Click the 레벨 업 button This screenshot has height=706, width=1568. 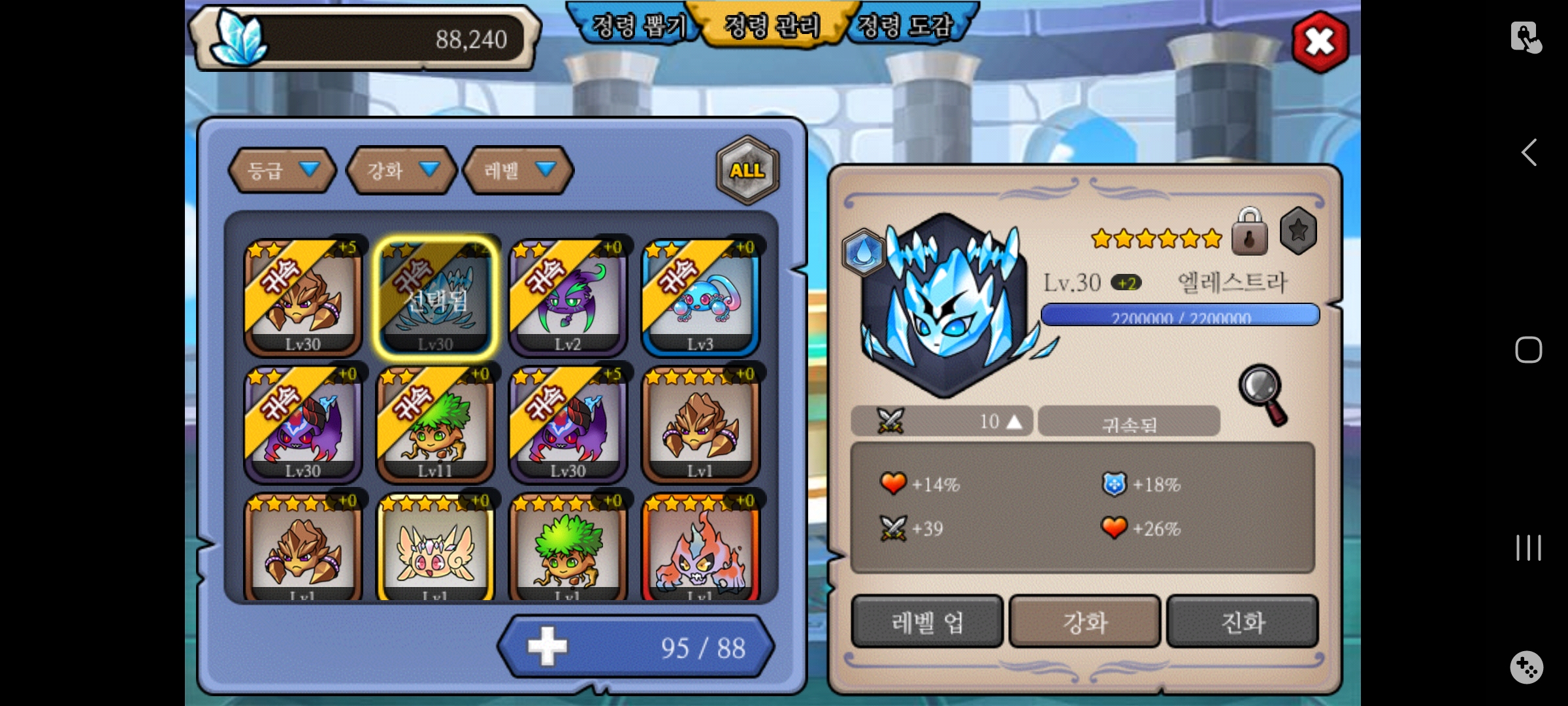click(x=927, y=622)
